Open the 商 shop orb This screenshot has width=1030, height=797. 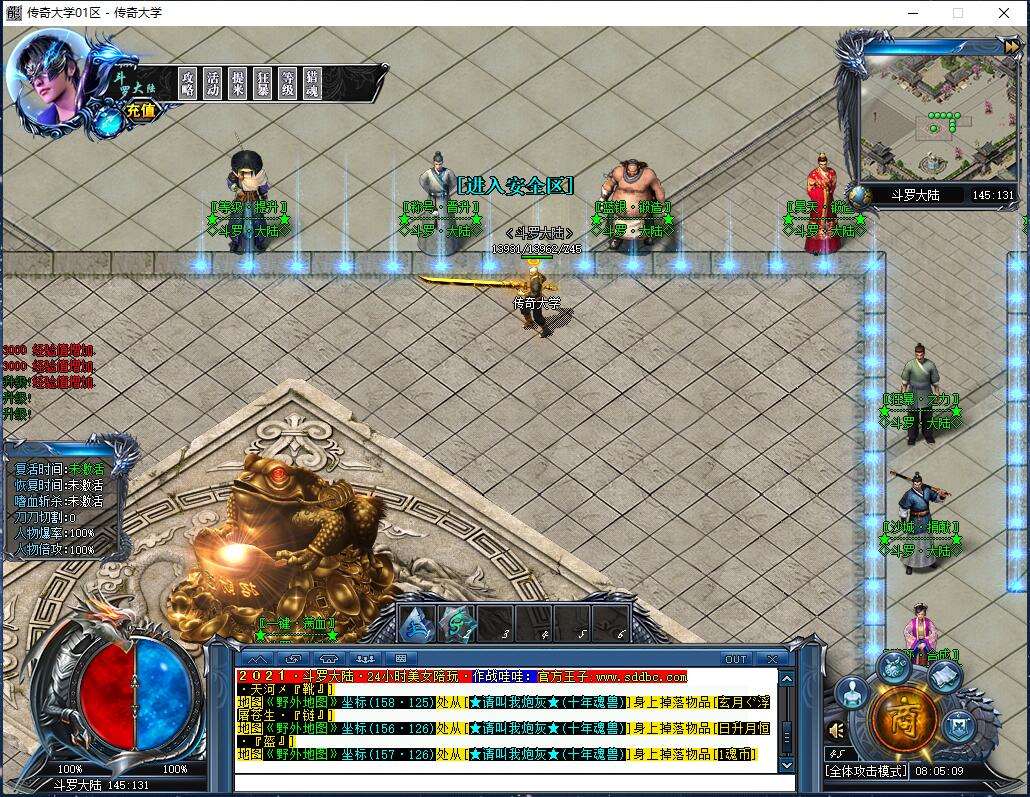click(904, 716)
